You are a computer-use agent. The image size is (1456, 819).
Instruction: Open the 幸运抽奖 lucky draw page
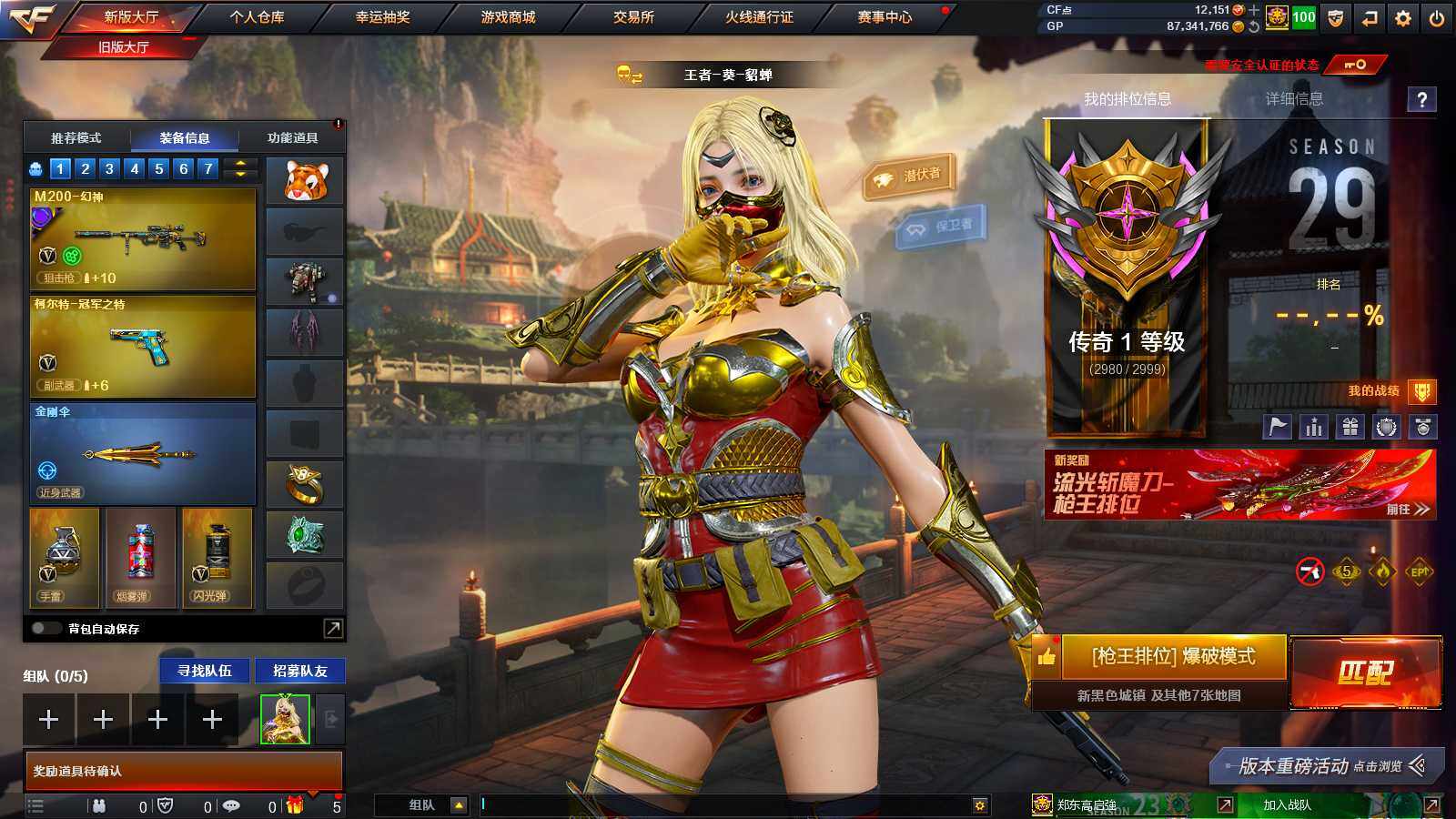[382, 17]
